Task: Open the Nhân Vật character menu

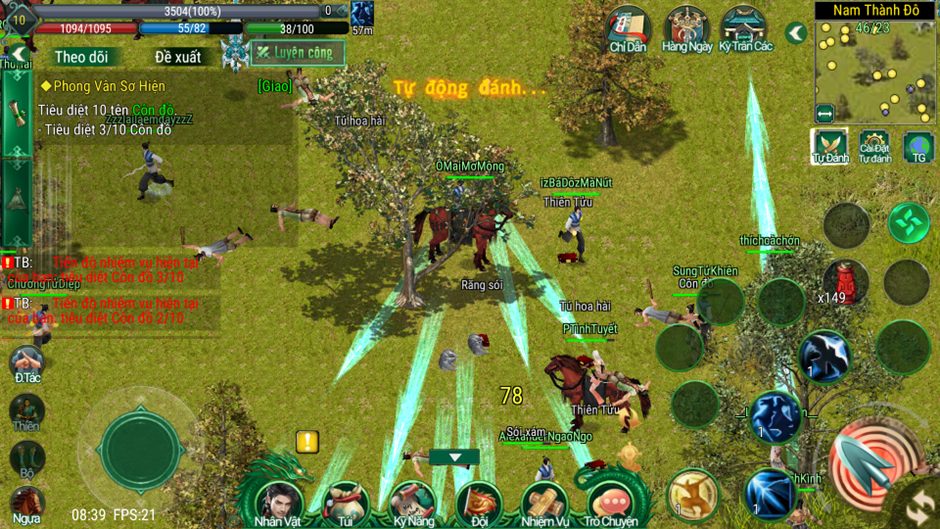Action: pyautogui.click(x=278, y=500)
